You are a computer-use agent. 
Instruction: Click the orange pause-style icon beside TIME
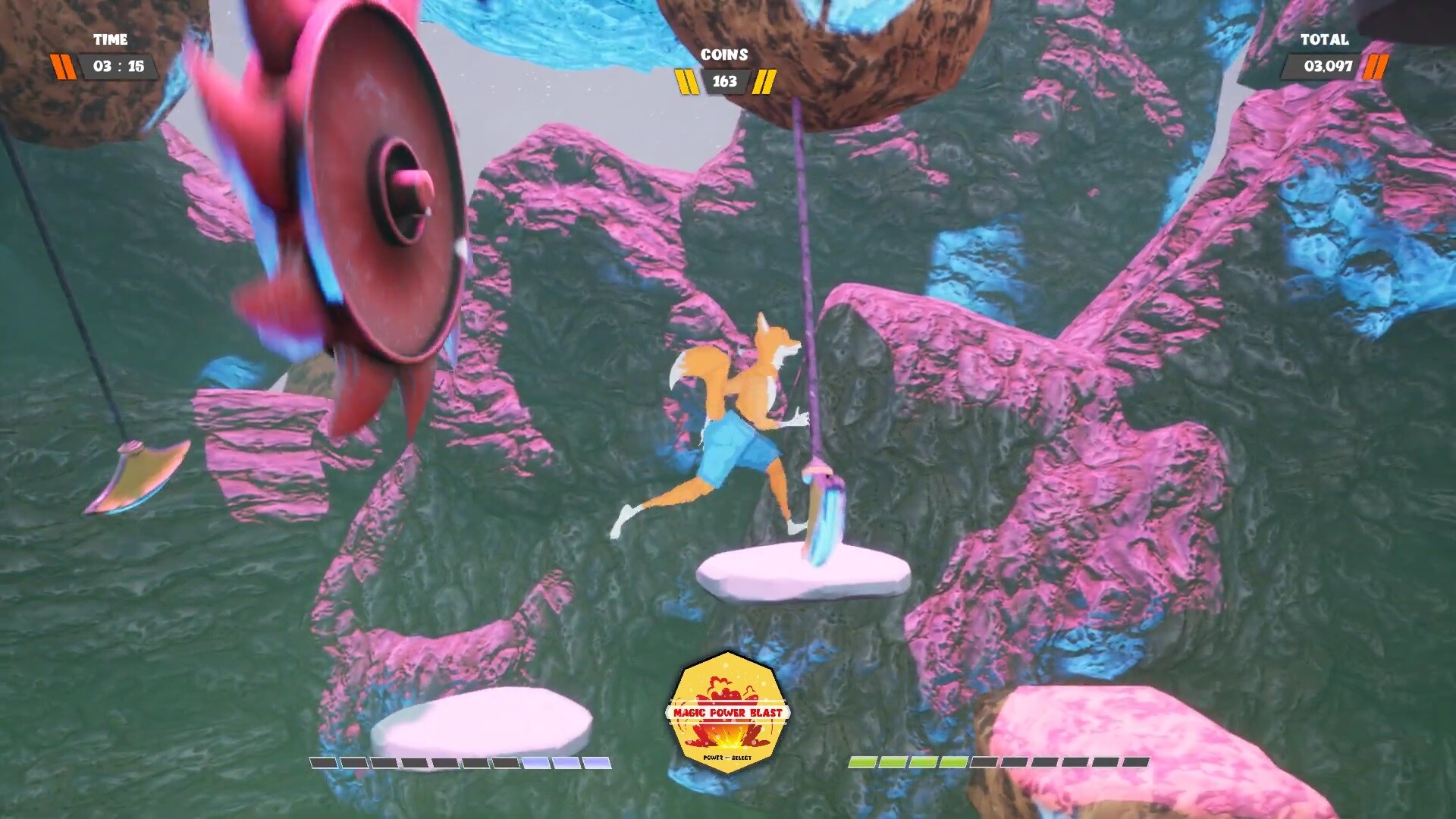[x=64, y=66]
